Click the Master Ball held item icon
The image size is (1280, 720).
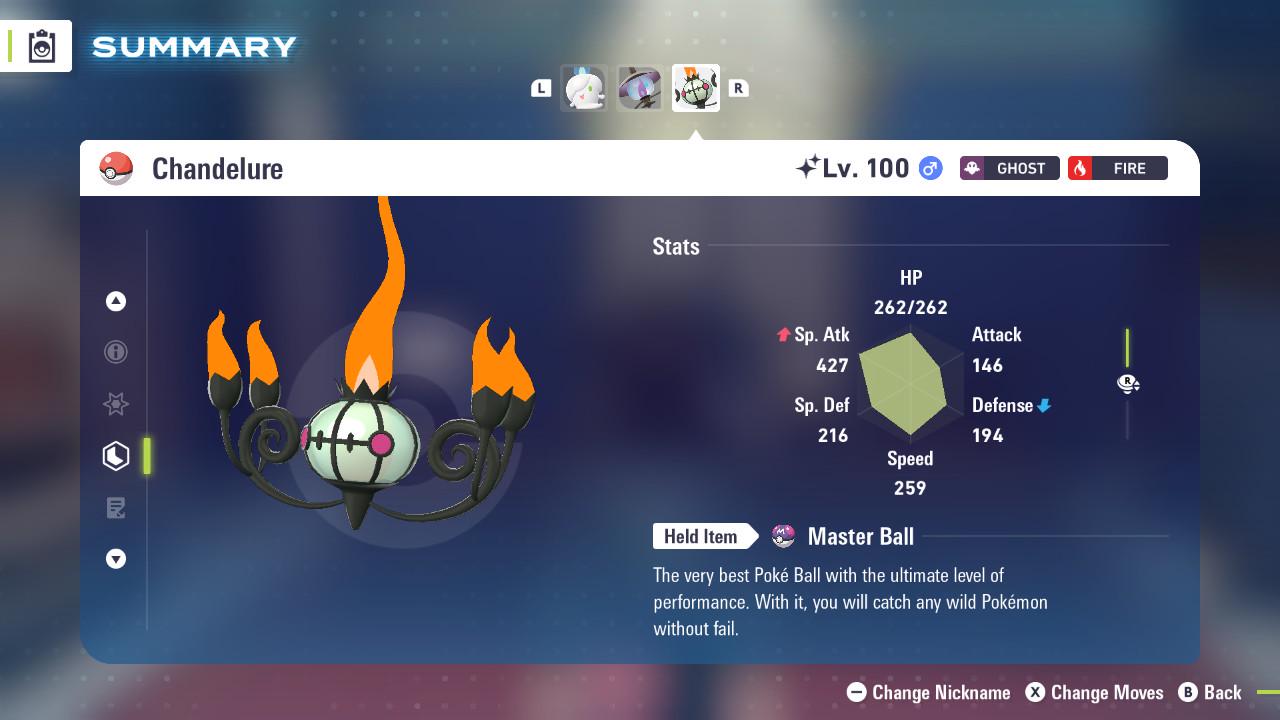(x=782, y=536)
